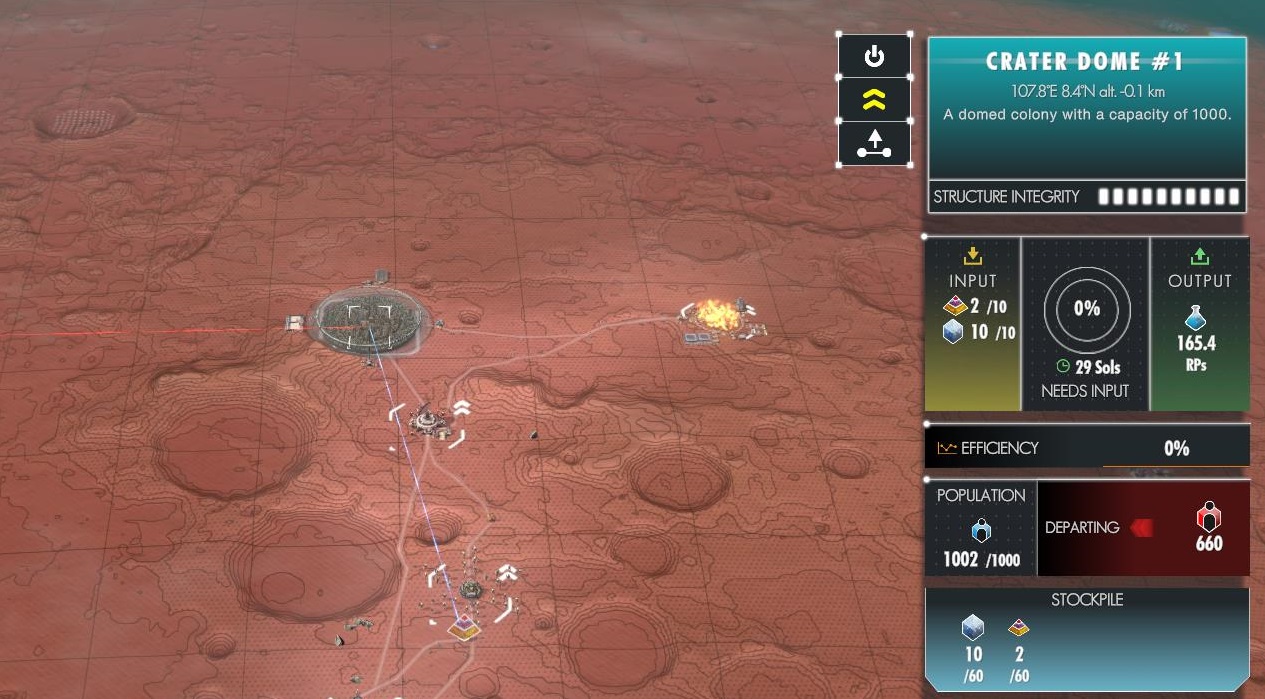Toggle the dome power button
The width and height of the screenshot is (1265, 699).
(x=874, y=56)
